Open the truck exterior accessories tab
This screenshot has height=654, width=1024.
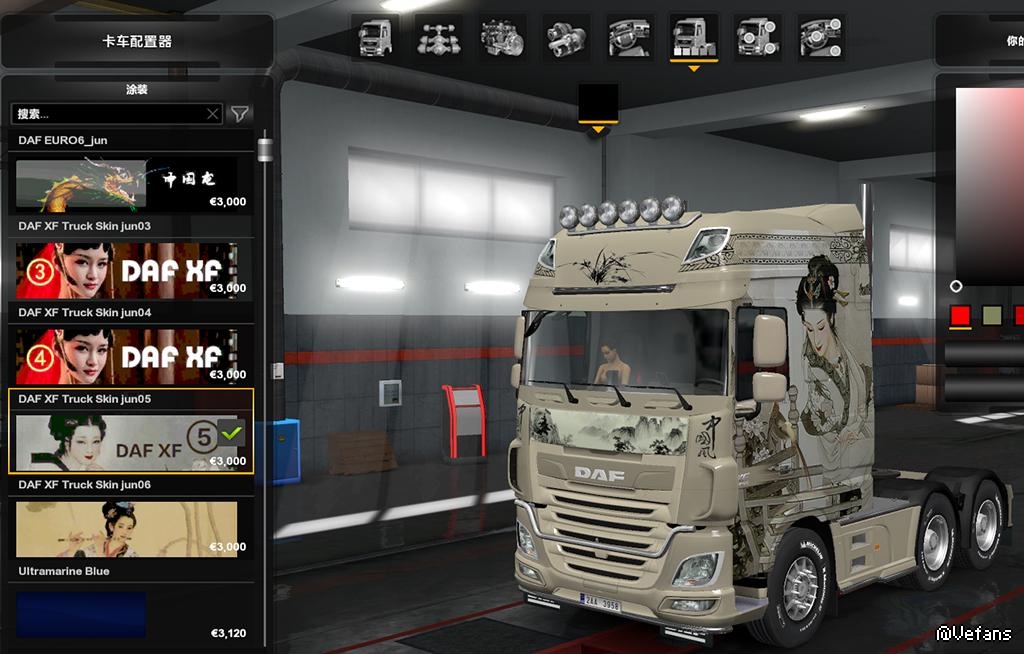[x=757, y=37]
